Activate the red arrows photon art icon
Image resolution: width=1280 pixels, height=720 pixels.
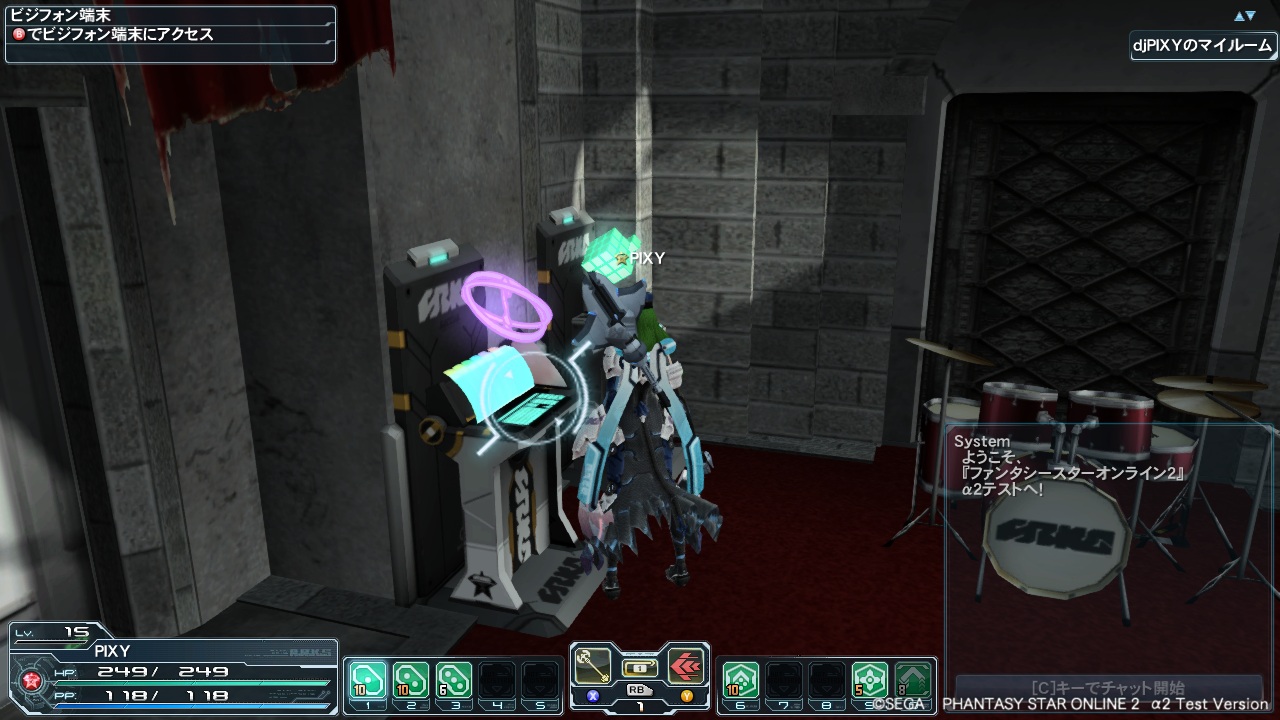pos(685,666)
